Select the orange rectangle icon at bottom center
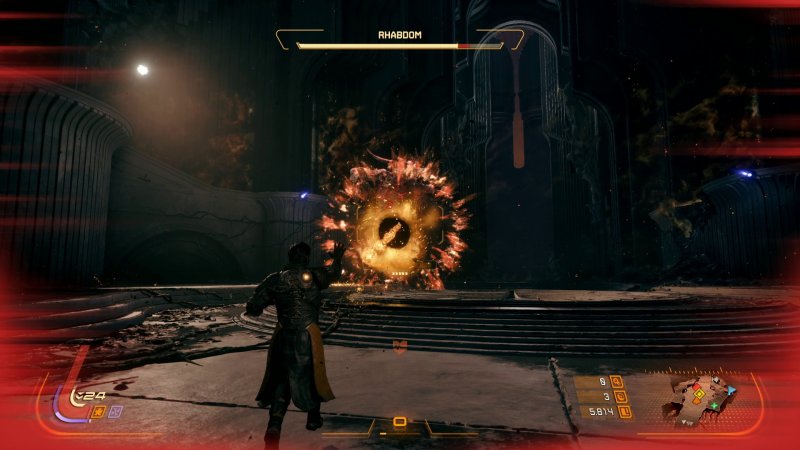The width and height of the screenshot is (800, 450). 399,422
